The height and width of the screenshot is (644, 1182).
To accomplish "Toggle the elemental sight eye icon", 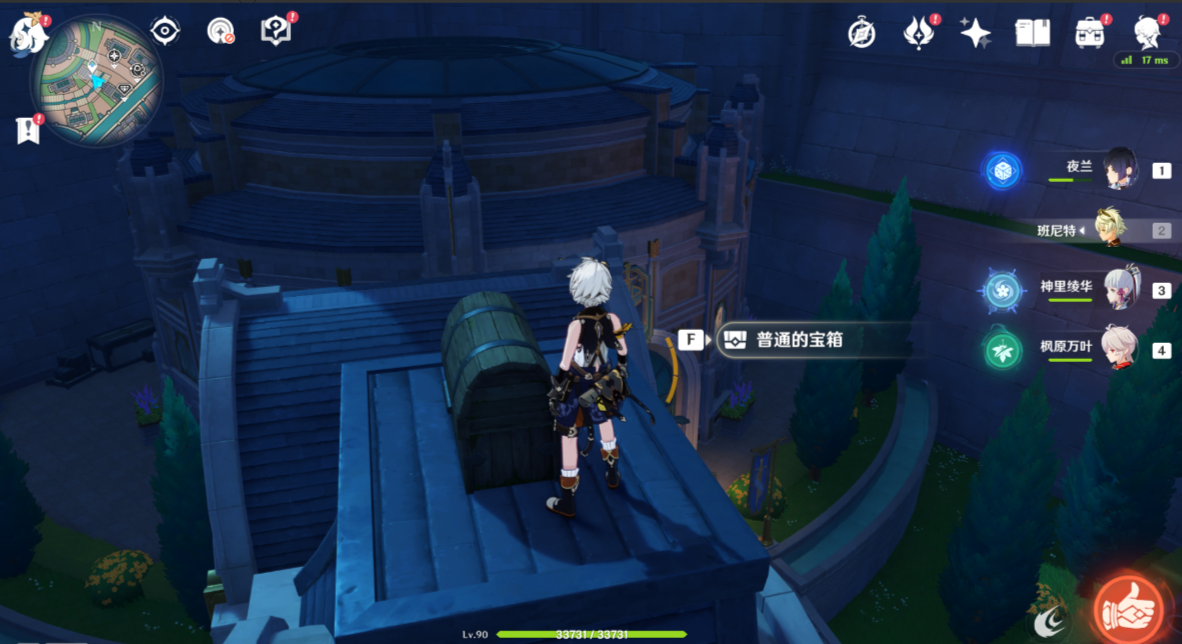I will coord(164,31).
